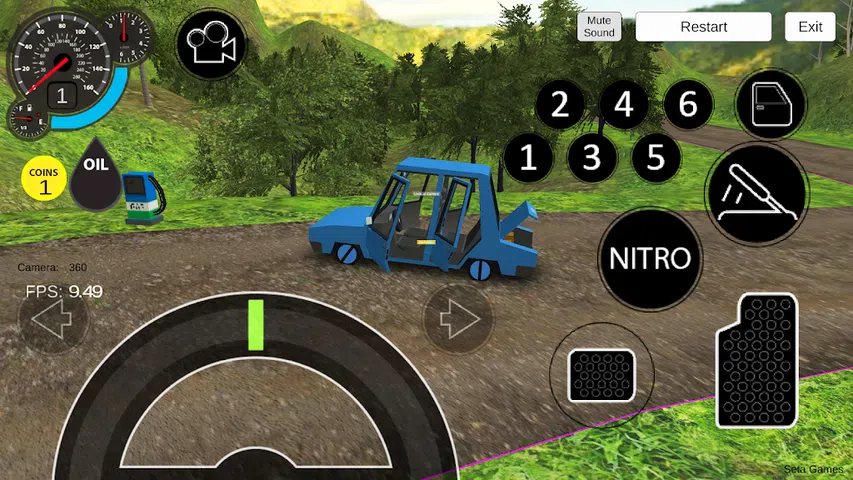Tap the brake pedal
This screenshot has height=480, width=853.
coord(601,375)
